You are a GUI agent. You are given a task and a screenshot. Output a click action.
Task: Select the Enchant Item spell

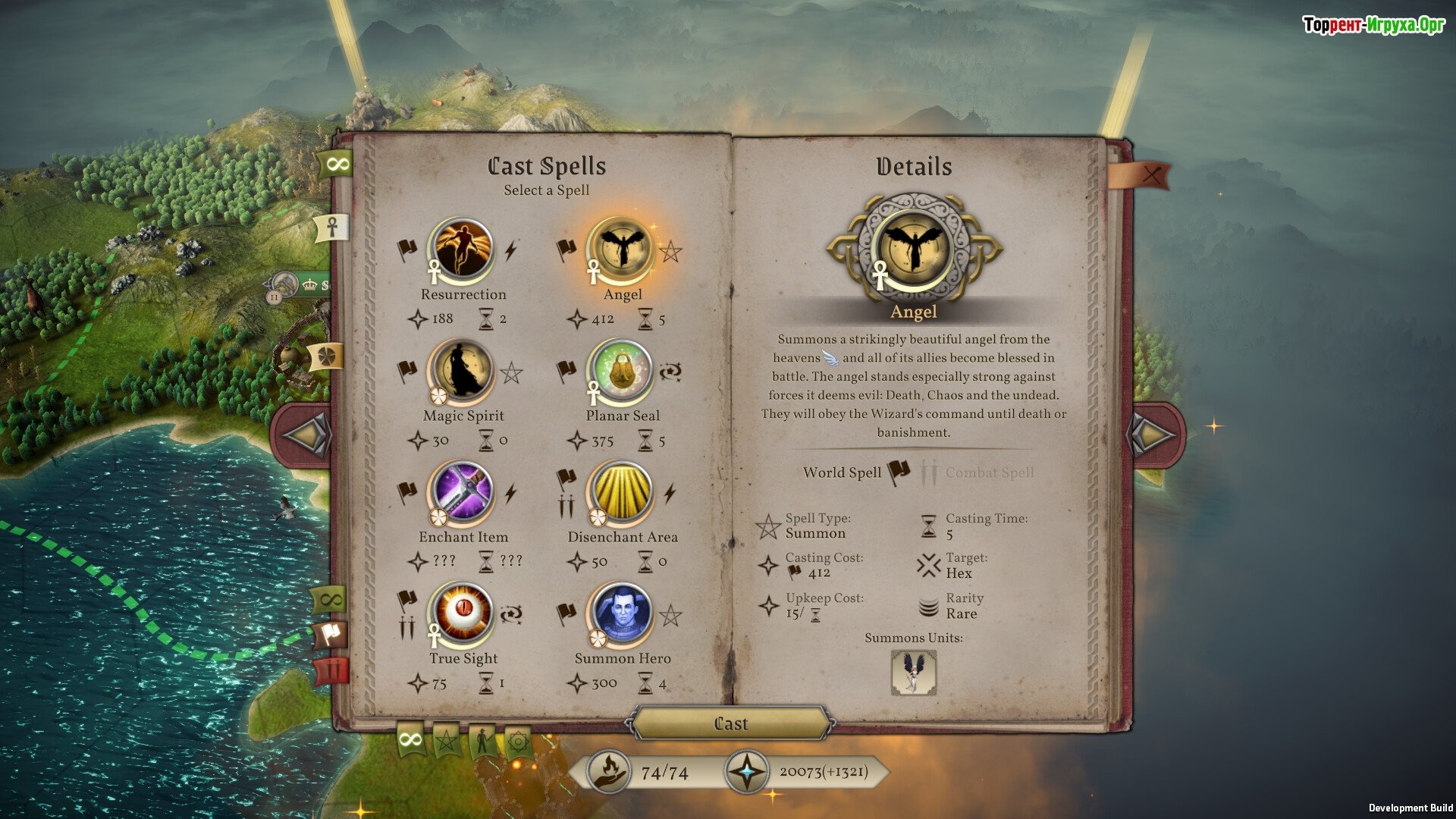point(462,492)
